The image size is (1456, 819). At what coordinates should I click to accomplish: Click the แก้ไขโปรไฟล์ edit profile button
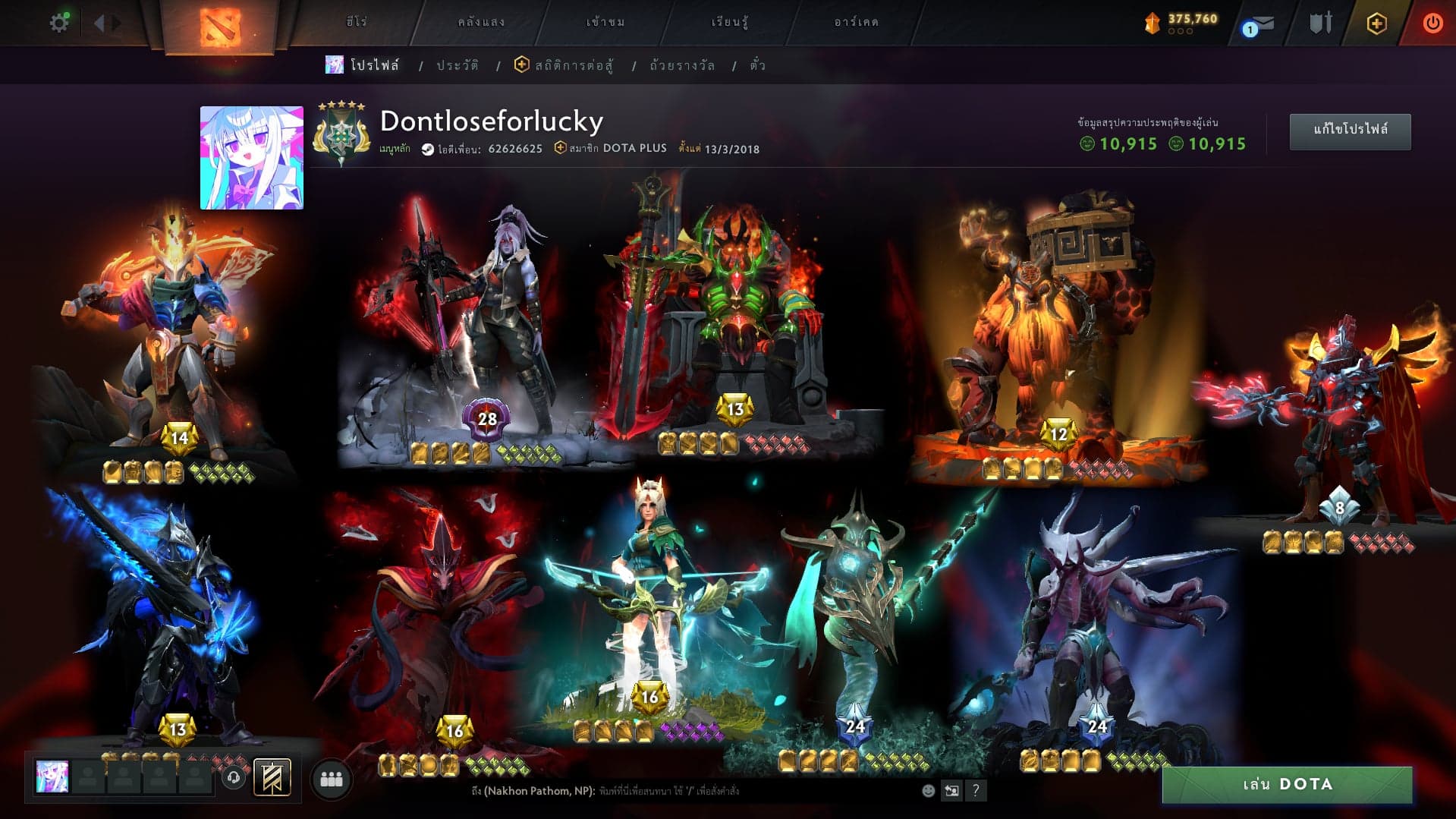click(x=1350, y=131)
